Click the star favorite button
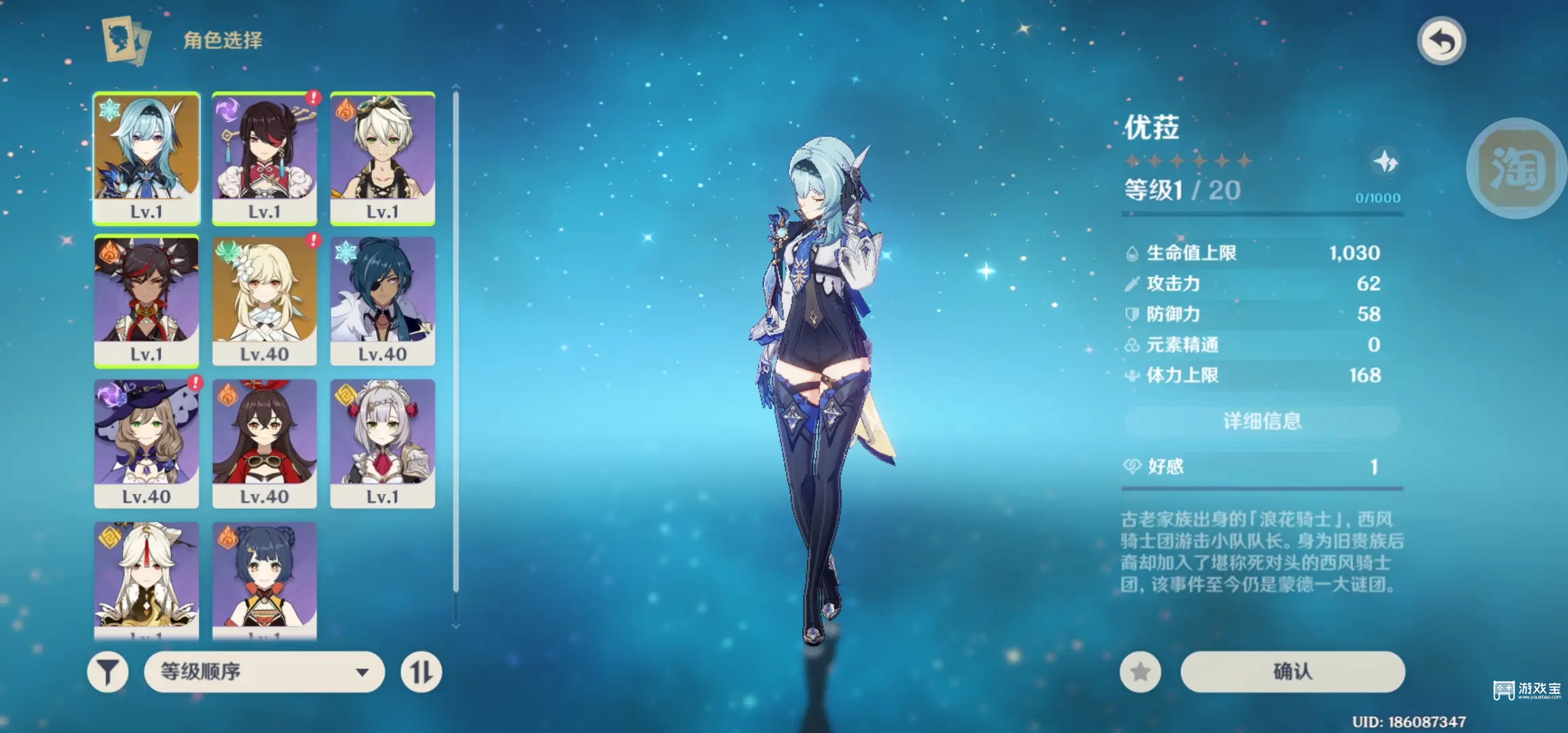Screen dimensions: 1568x733 pyautogui.click(x=1140, y=672)
